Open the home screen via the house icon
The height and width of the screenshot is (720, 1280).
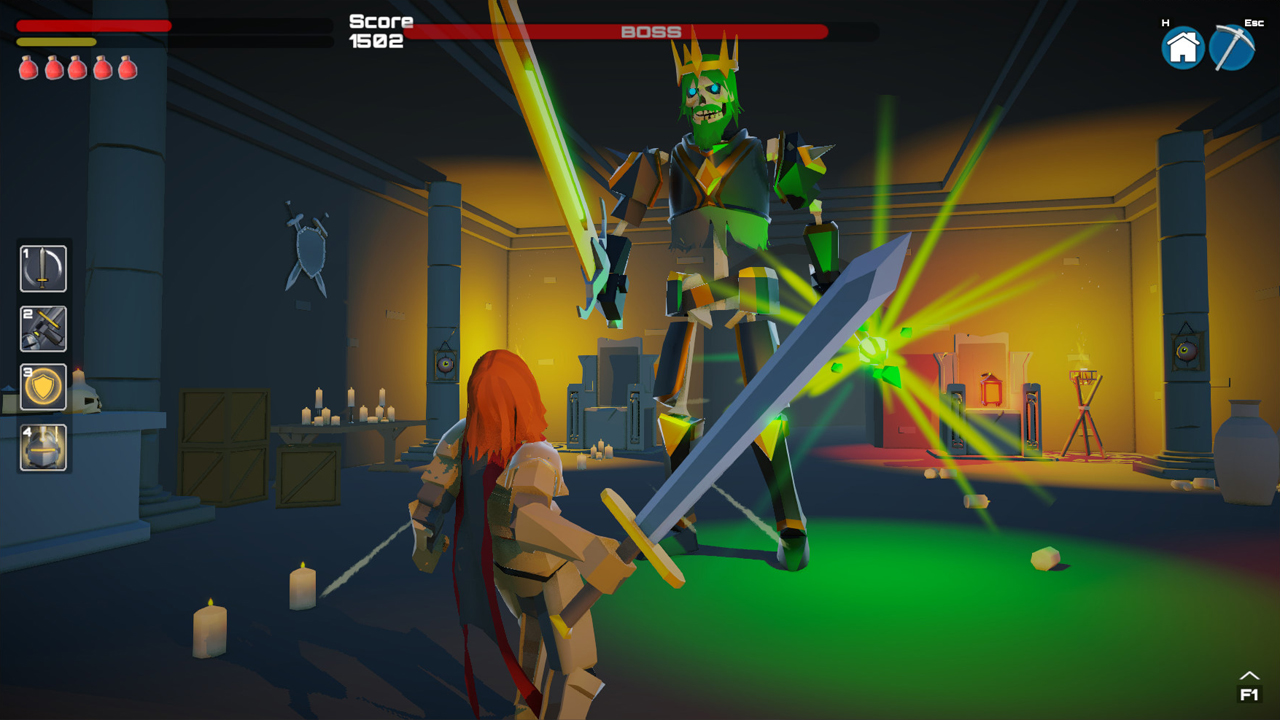point(1183,47)
